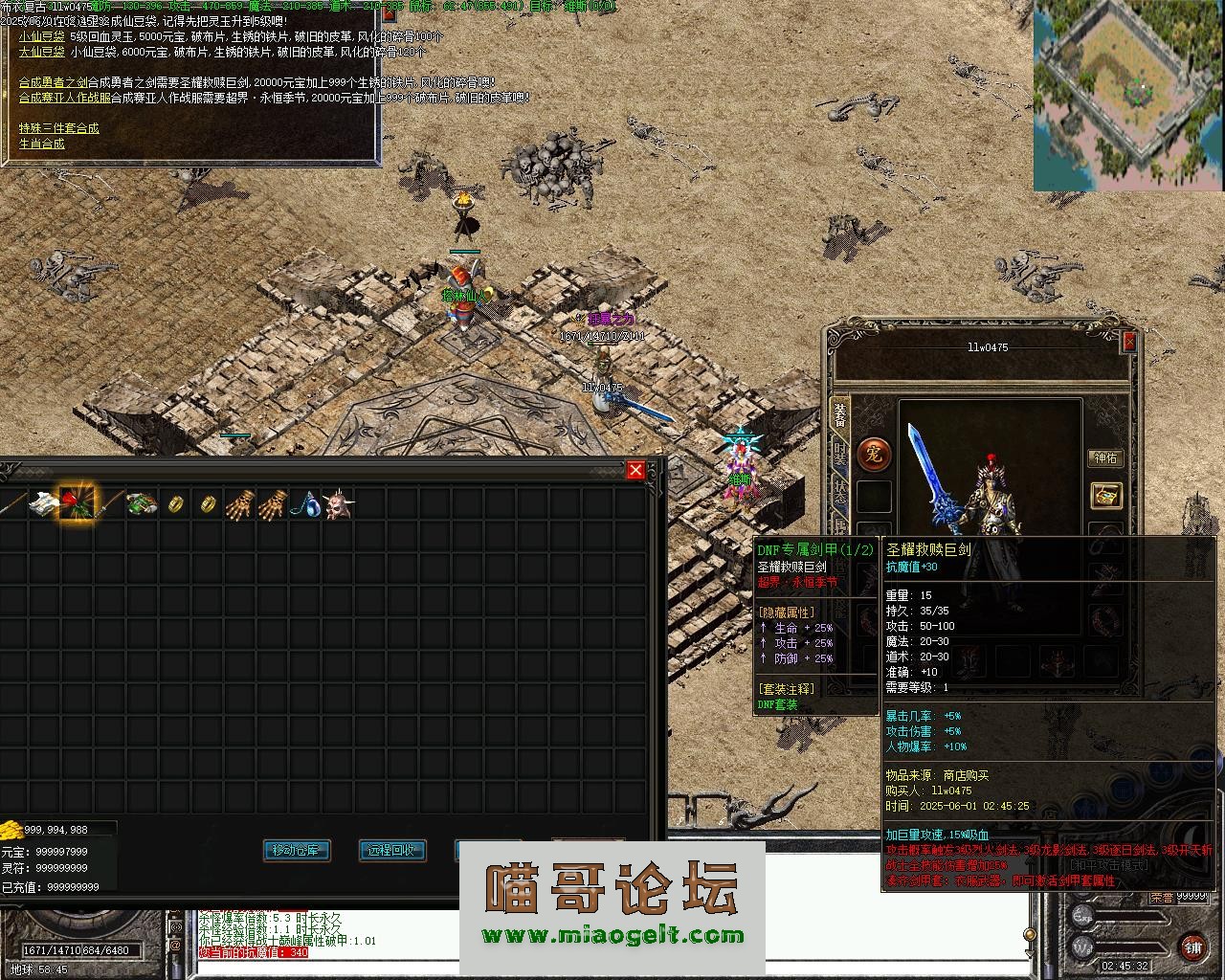Viewport: 1225px width, 980px height.
Task: Select the spiked skull helmet item
Action: [x=337, y=503]
